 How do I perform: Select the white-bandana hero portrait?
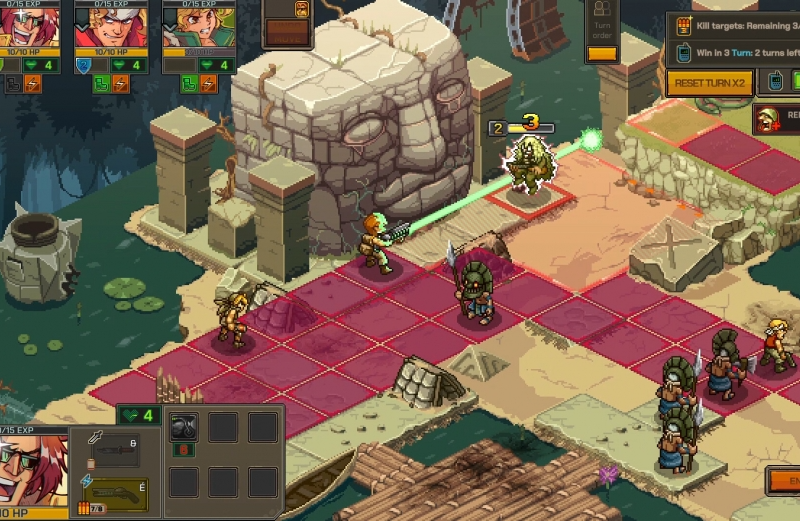coord(111,24)
